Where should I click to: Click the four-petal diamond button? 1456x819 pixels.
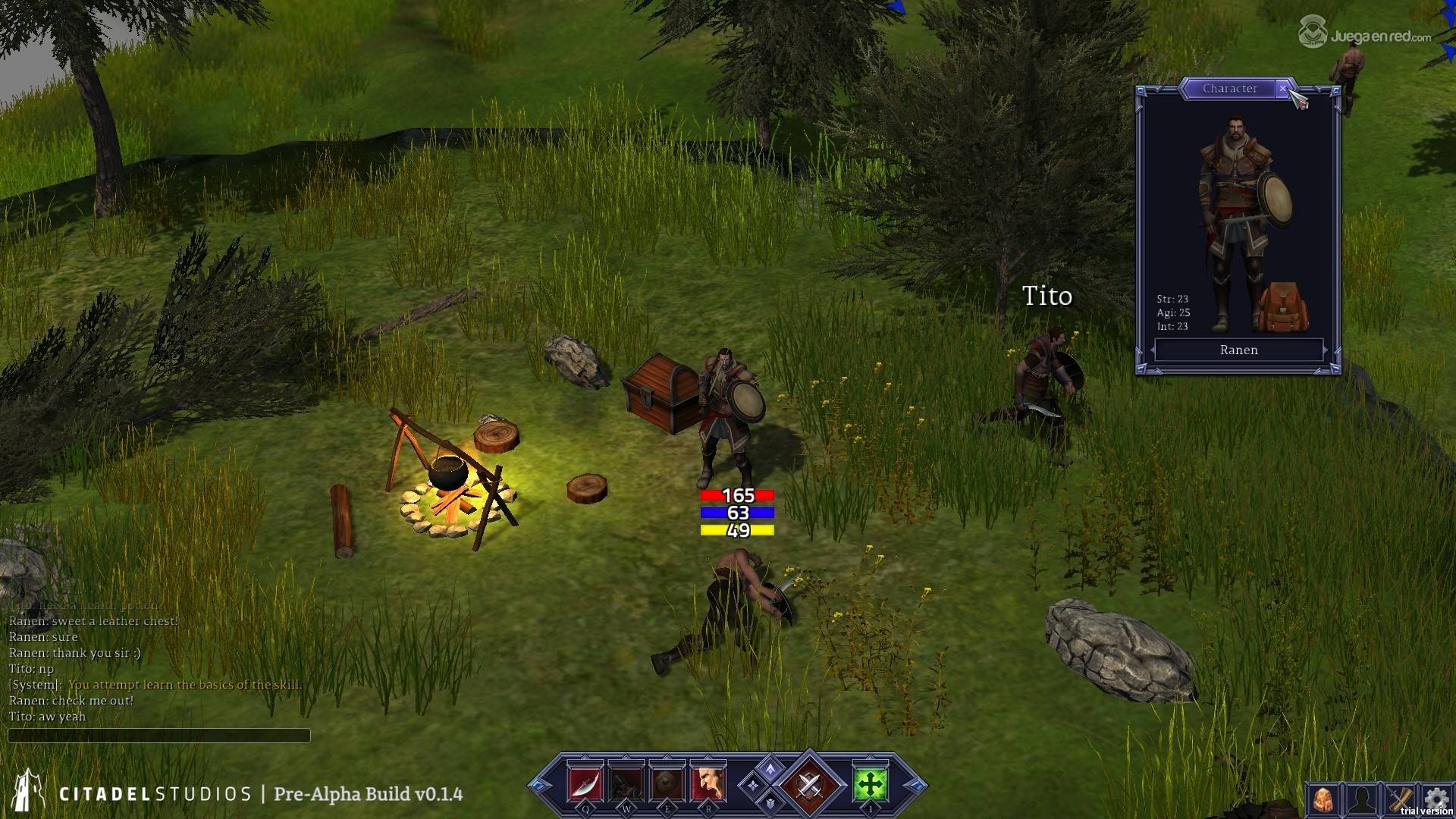[x=753, y=786]
